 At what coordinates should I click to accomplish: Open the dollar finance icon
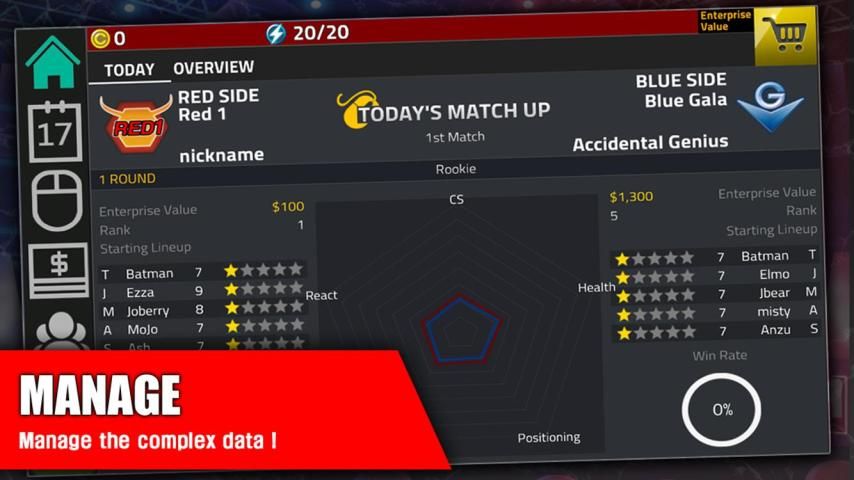[x=58, y=268]
